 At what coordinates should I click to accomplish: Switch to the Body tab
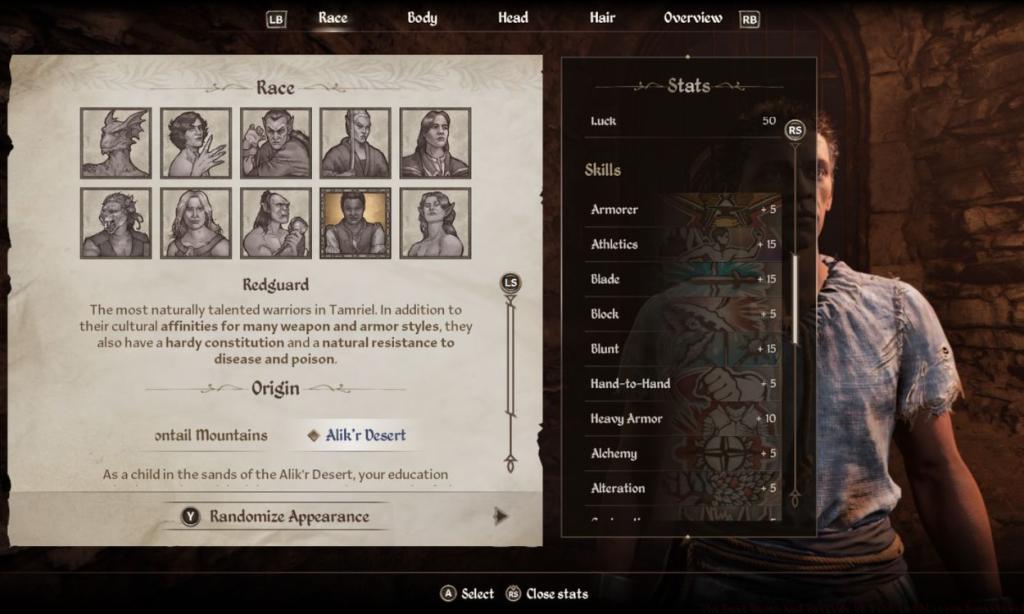pos(422,18)
